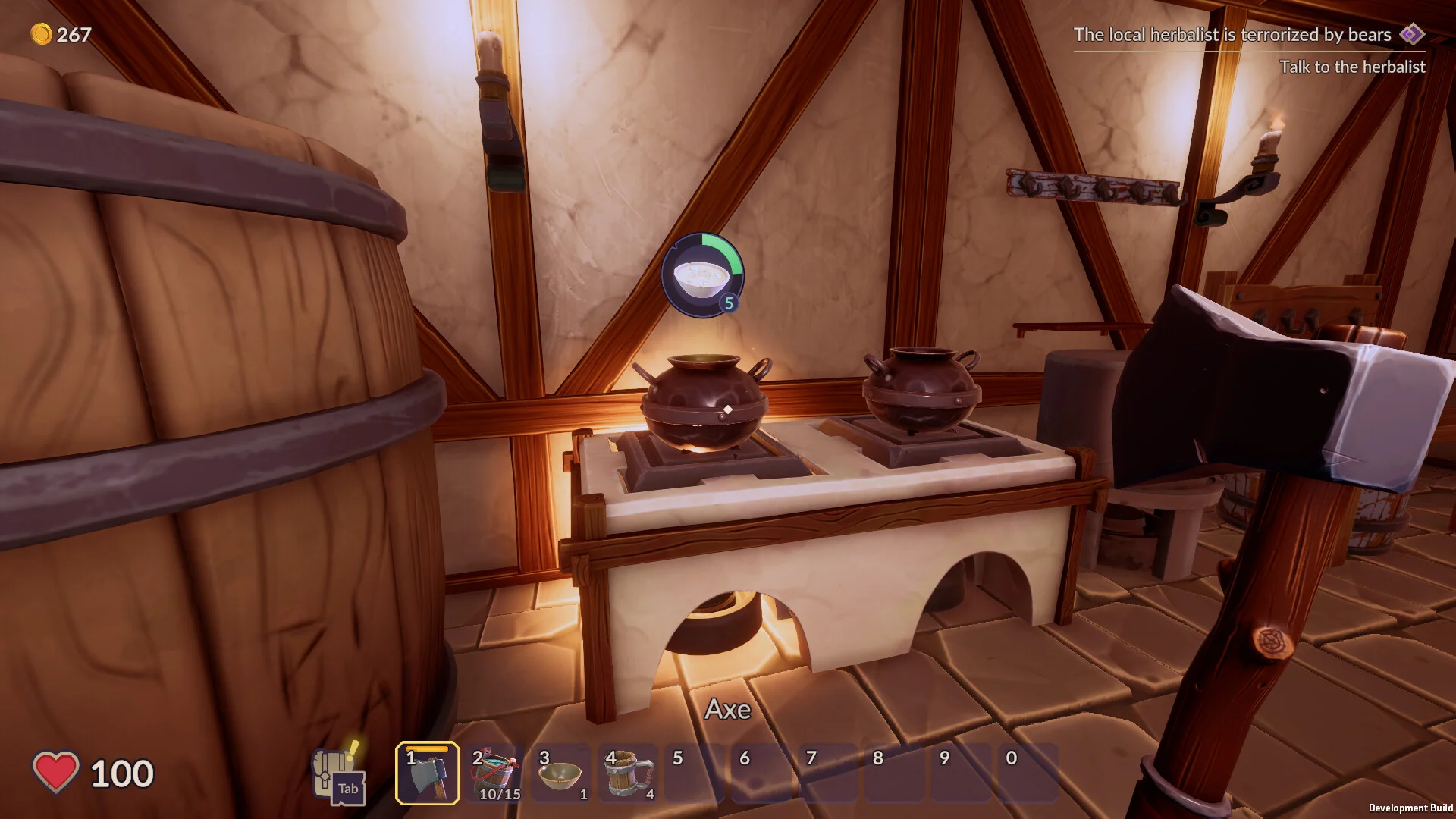Image resolution: width=1456 pixels, height=819 pixels.
Task: Open the herbalist bears quest tracker
Action: [1248, 35]
